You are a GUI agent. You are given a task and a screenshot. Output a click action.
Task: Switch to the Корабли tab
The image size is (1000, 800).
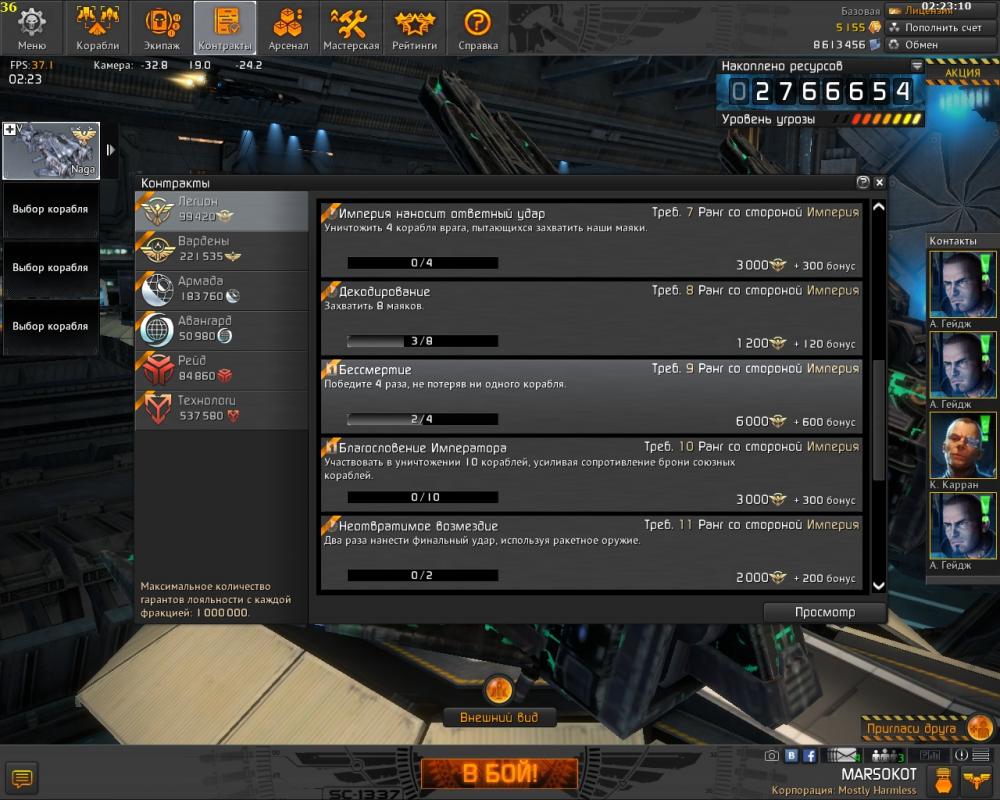pos(97,28)
